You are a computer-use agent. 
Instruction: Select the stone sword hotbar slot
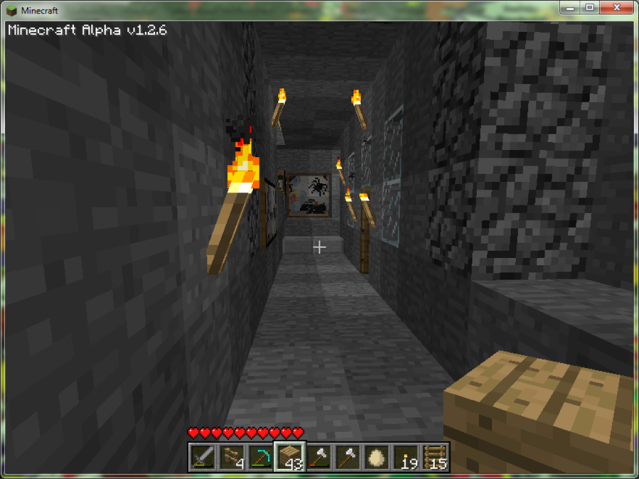click(x=204, y=457)
